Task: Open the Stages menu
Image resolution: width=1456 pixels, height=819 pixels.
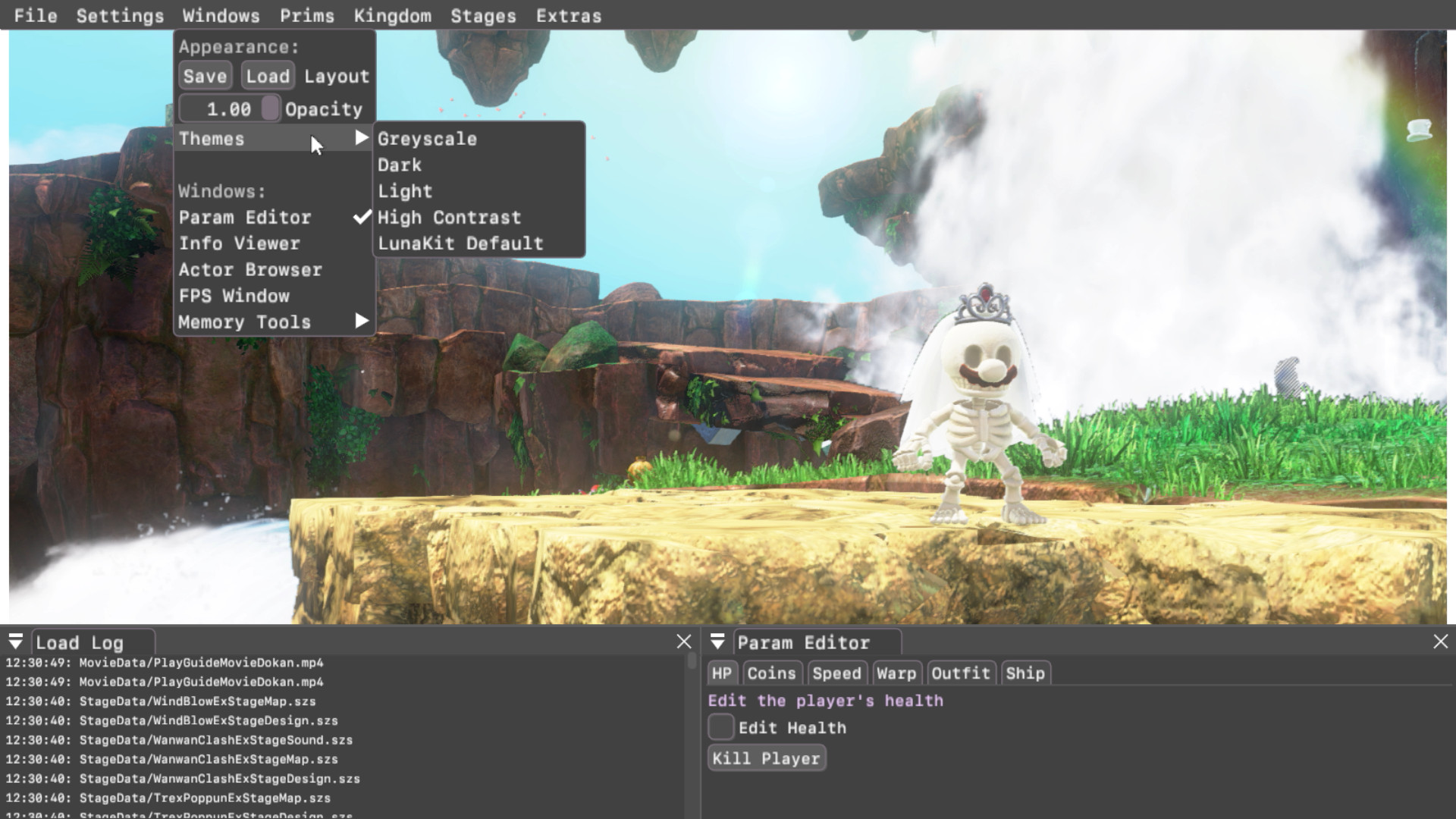Action: point(483,15)
